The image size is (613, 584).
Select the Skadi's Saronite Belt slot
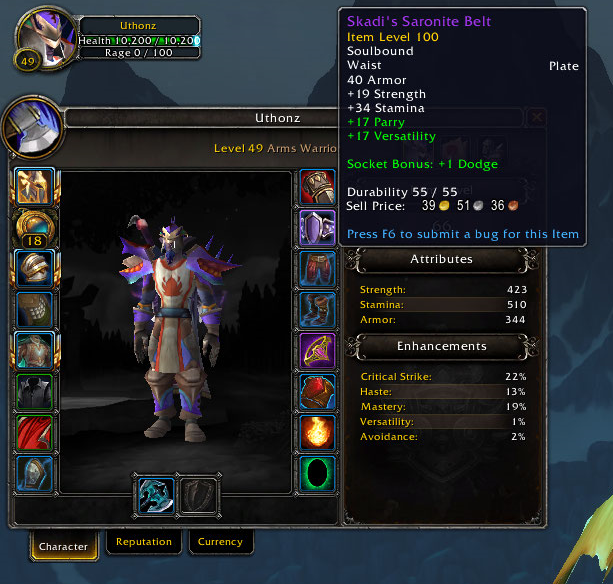point(318,228)
